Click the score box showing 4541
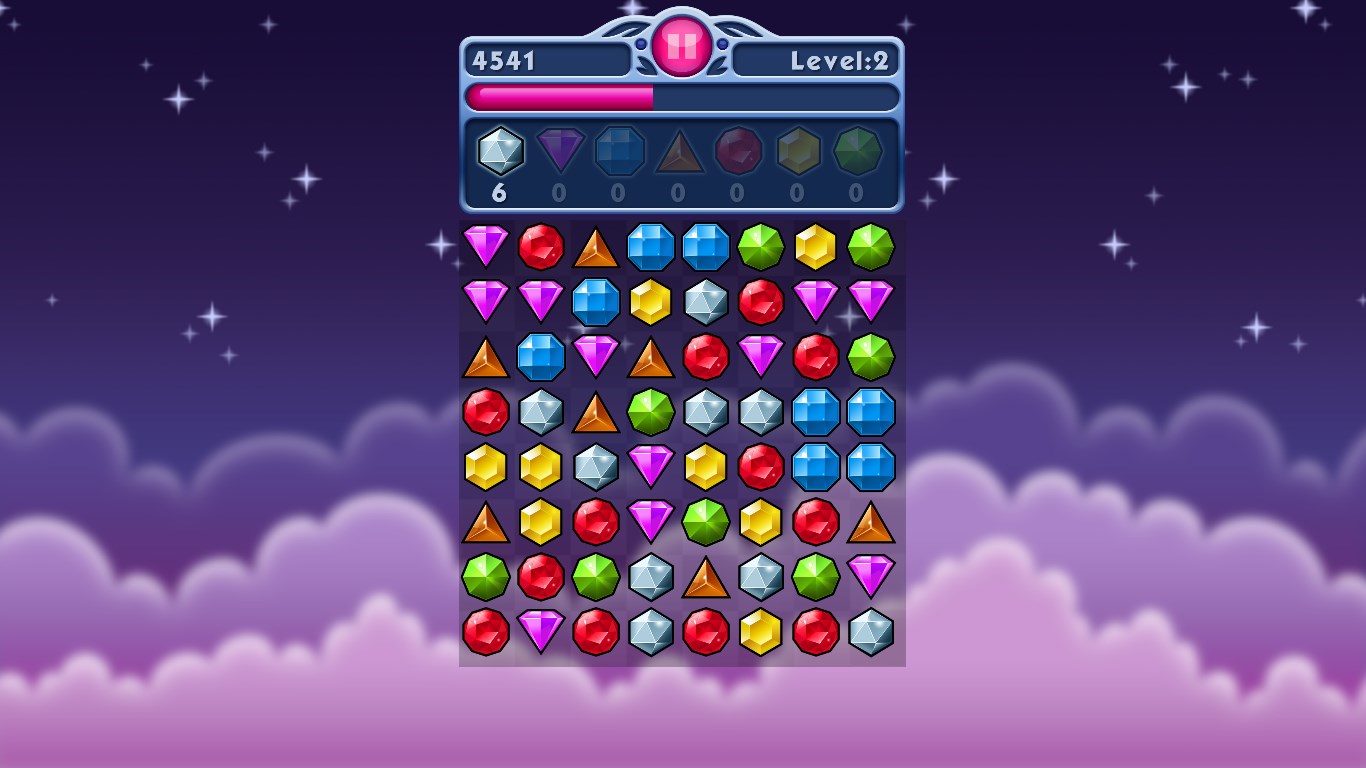This screenshot has width=1366, height=768. click(x=547, y=60)
